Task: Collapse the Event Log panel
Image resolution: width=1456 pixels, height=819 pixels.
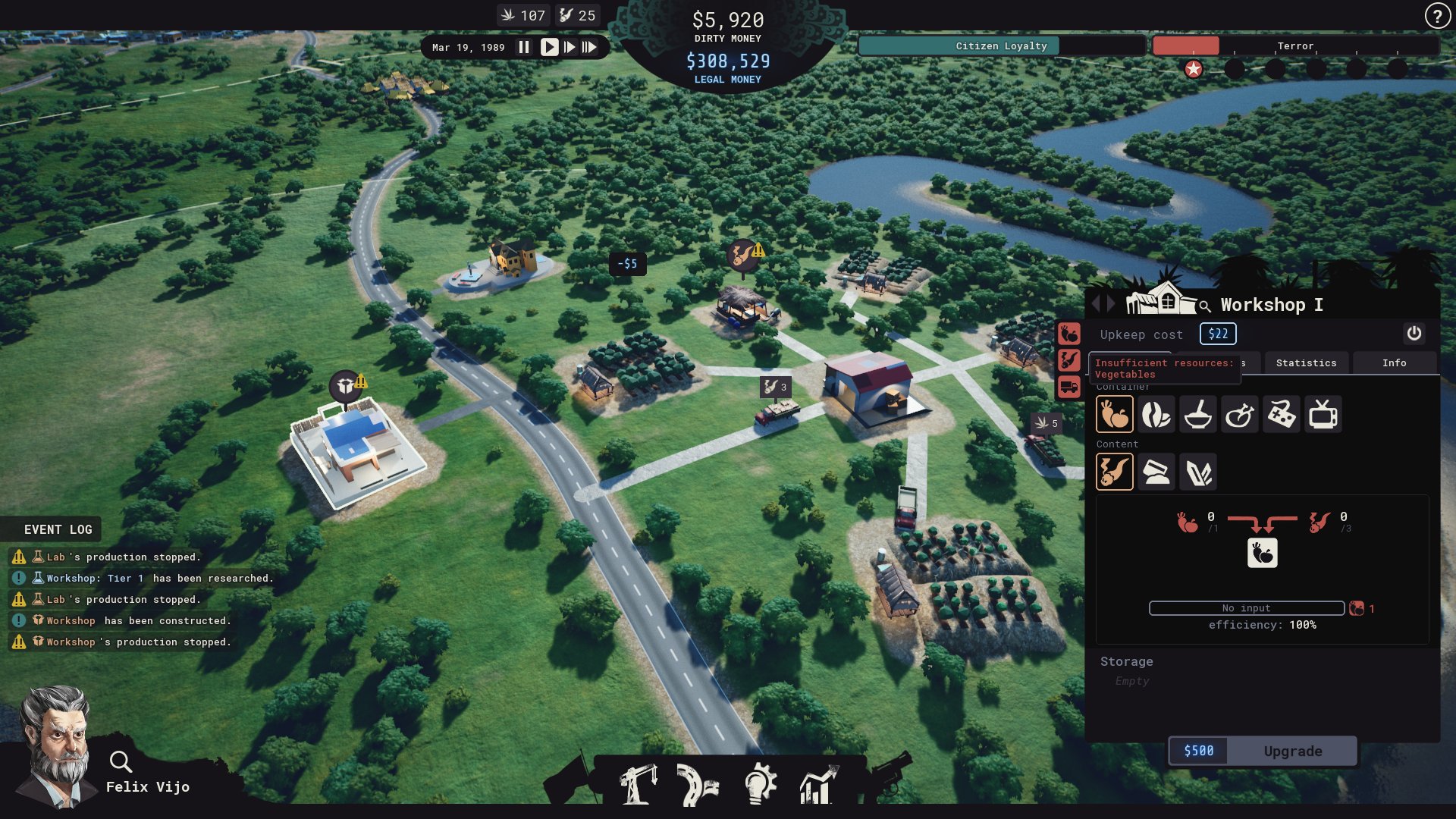Action: 56,529
